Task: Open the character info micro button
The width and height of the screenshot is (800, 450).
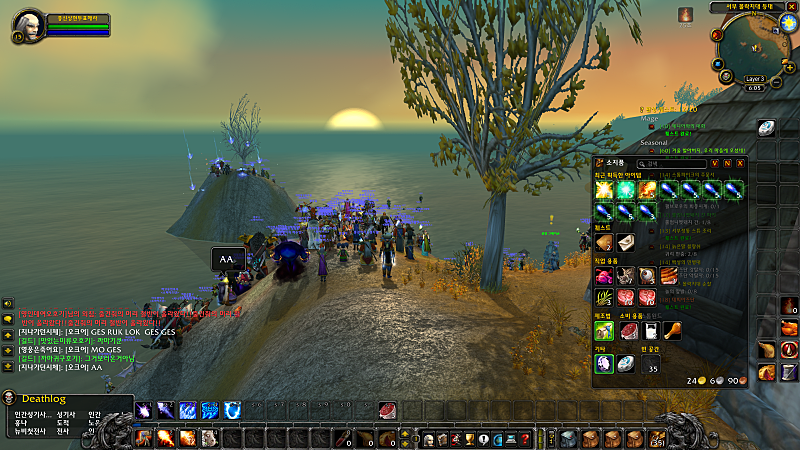Action: click(x=427, y=439)
